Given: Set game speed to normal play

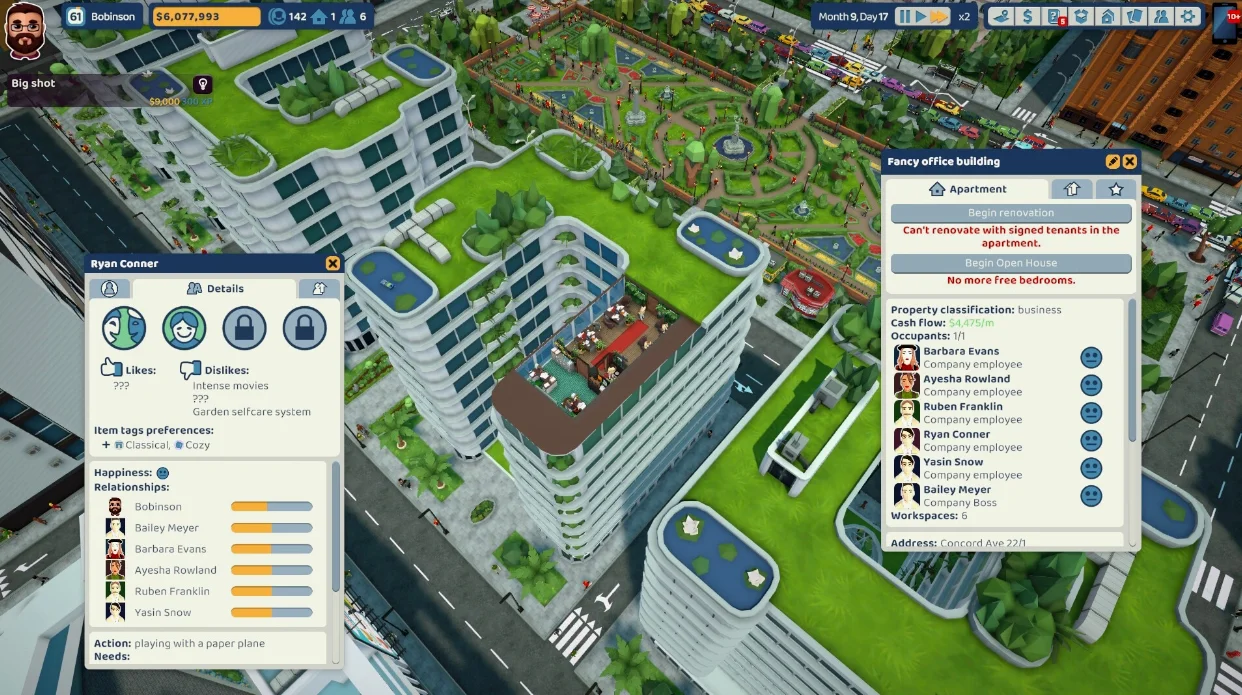Looking at the screenshot, I should click(921, 16).
